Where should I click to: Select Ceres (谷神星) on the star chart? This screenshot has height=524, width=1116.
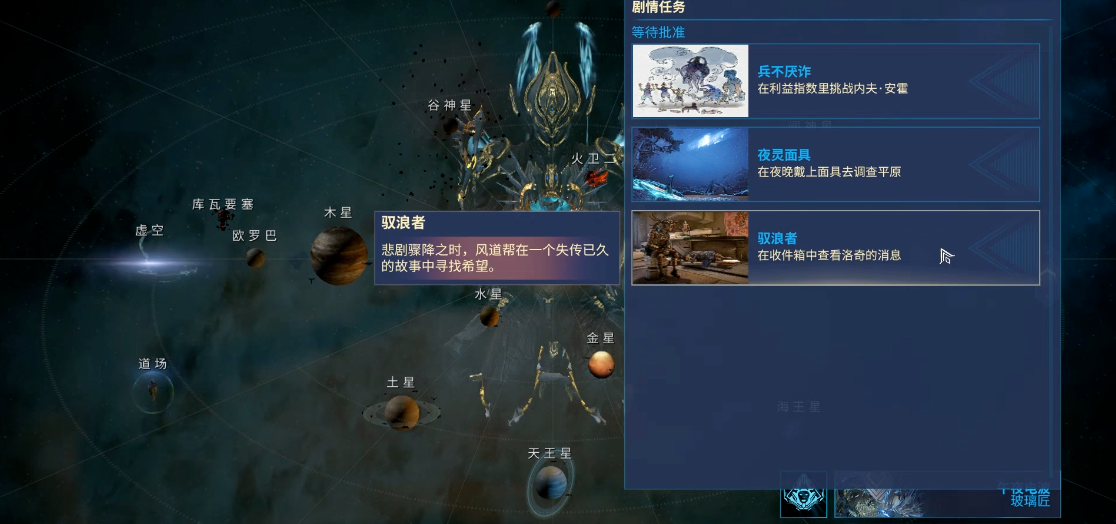tap(452, 125)
